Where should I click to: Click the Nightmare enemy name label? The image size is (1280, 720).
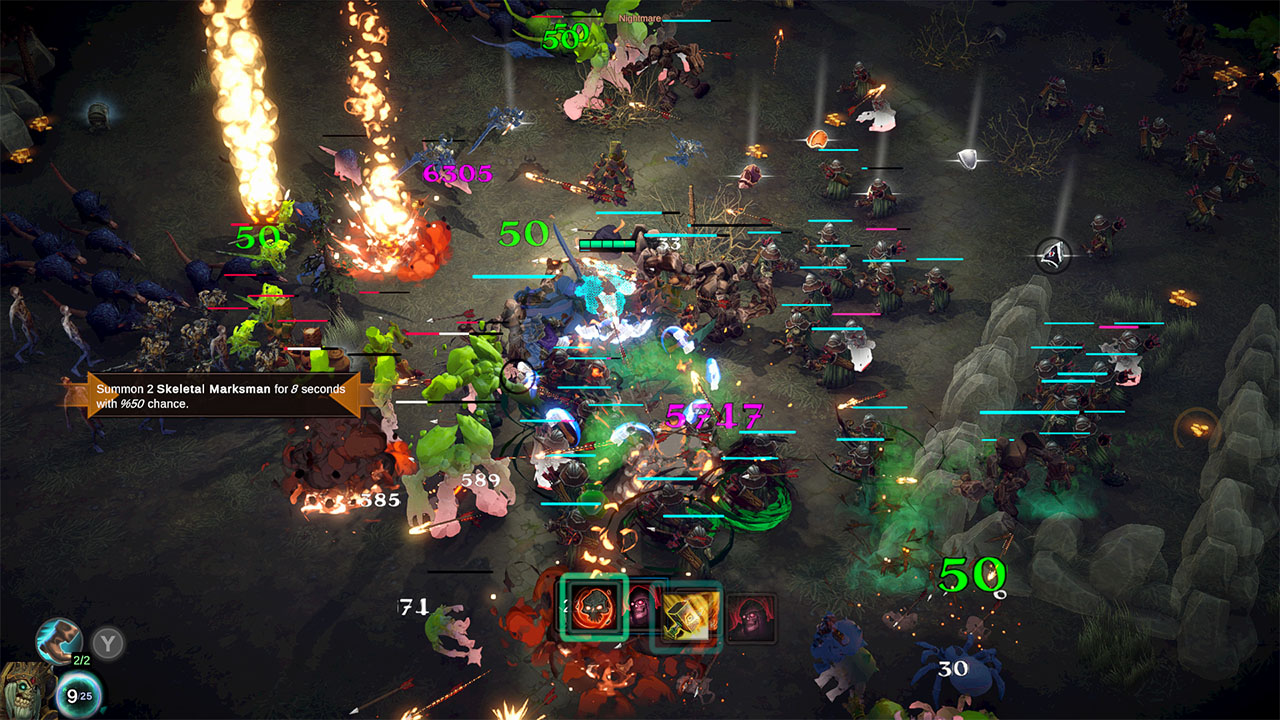pos(640,17)
